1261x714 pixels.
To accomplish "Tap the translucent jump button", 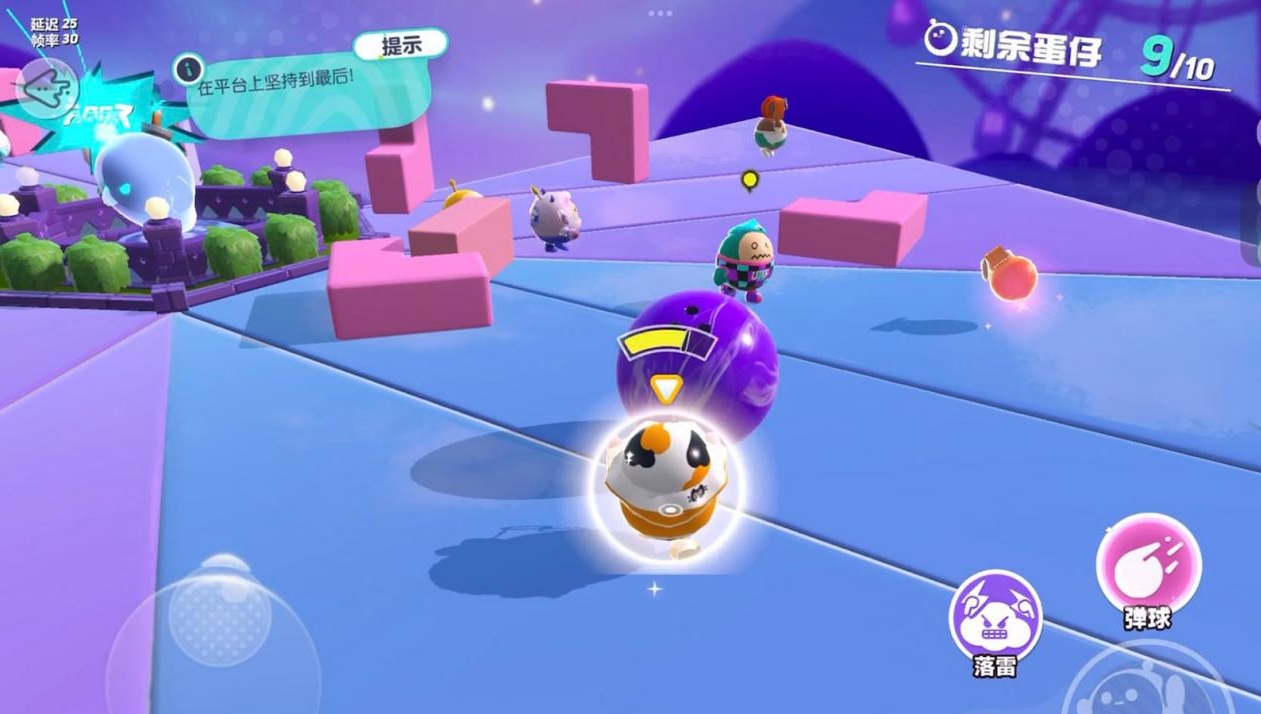I will coord(1140,685).
